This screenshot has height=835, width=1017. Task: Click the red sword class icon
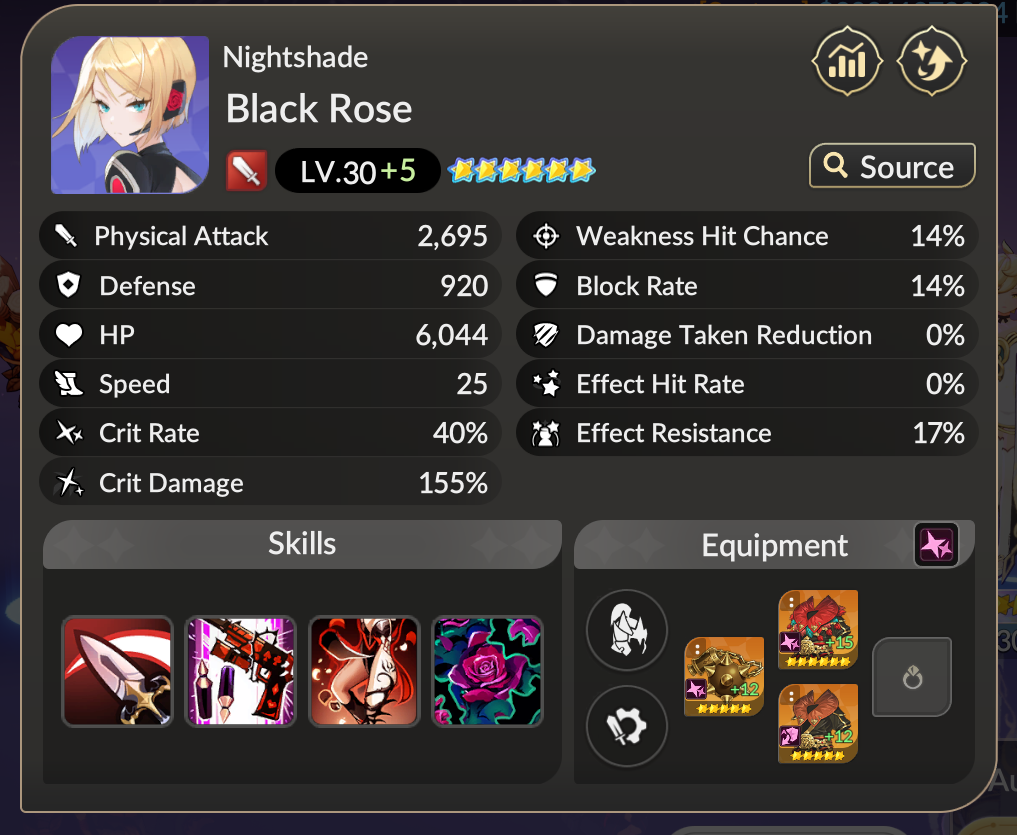tap(246, 172)
